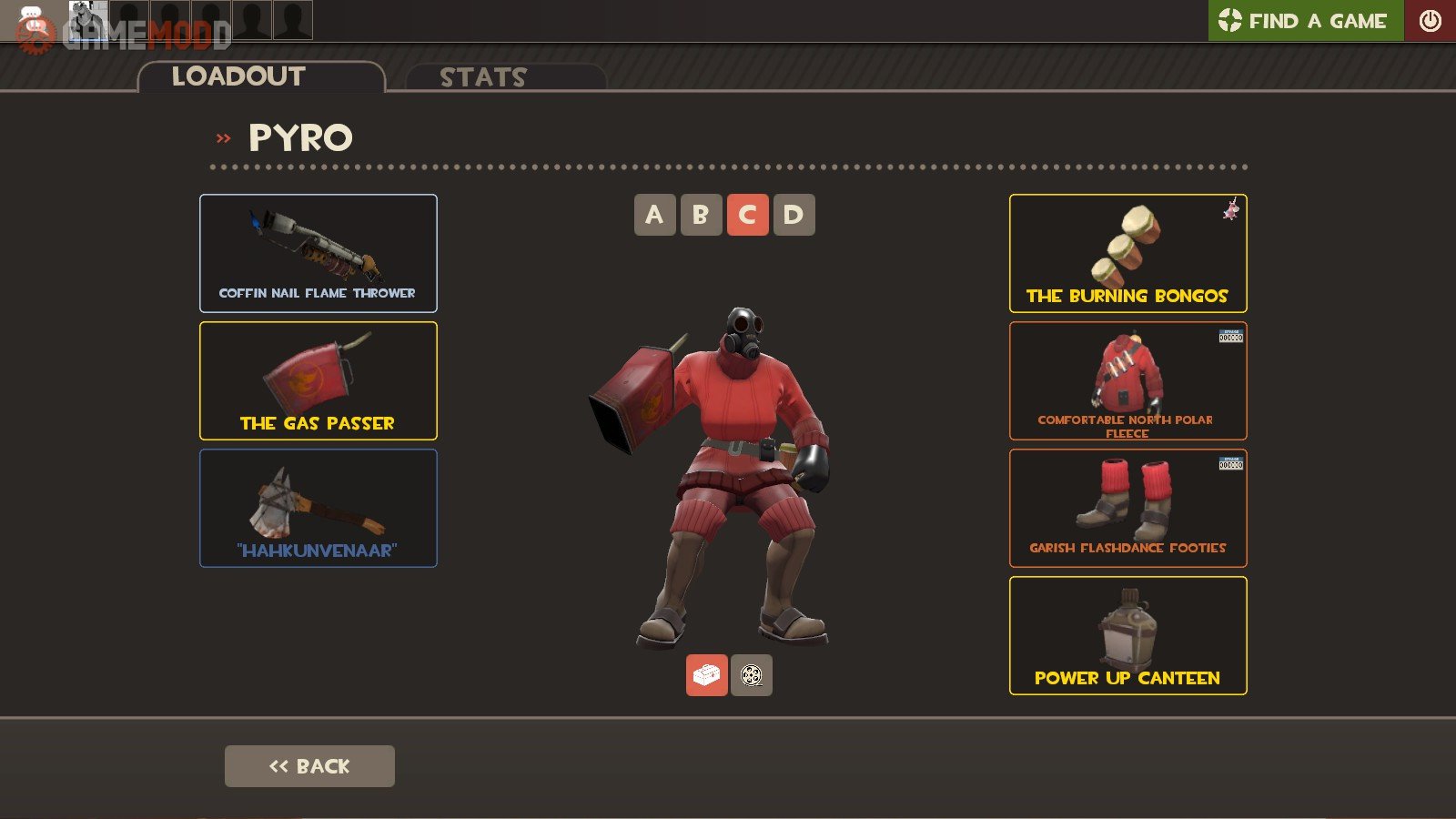Select the Coffin Nail Flame Thrower slot

(x=318, y=253)
